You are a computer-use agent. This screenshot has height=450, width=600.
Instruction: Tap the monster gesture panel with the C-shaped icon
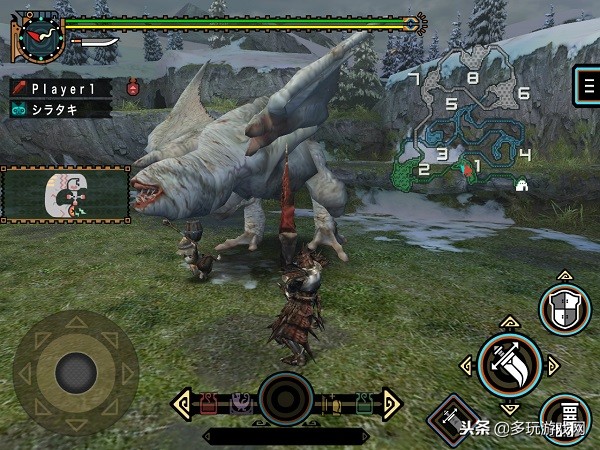(x=66, y=195)
